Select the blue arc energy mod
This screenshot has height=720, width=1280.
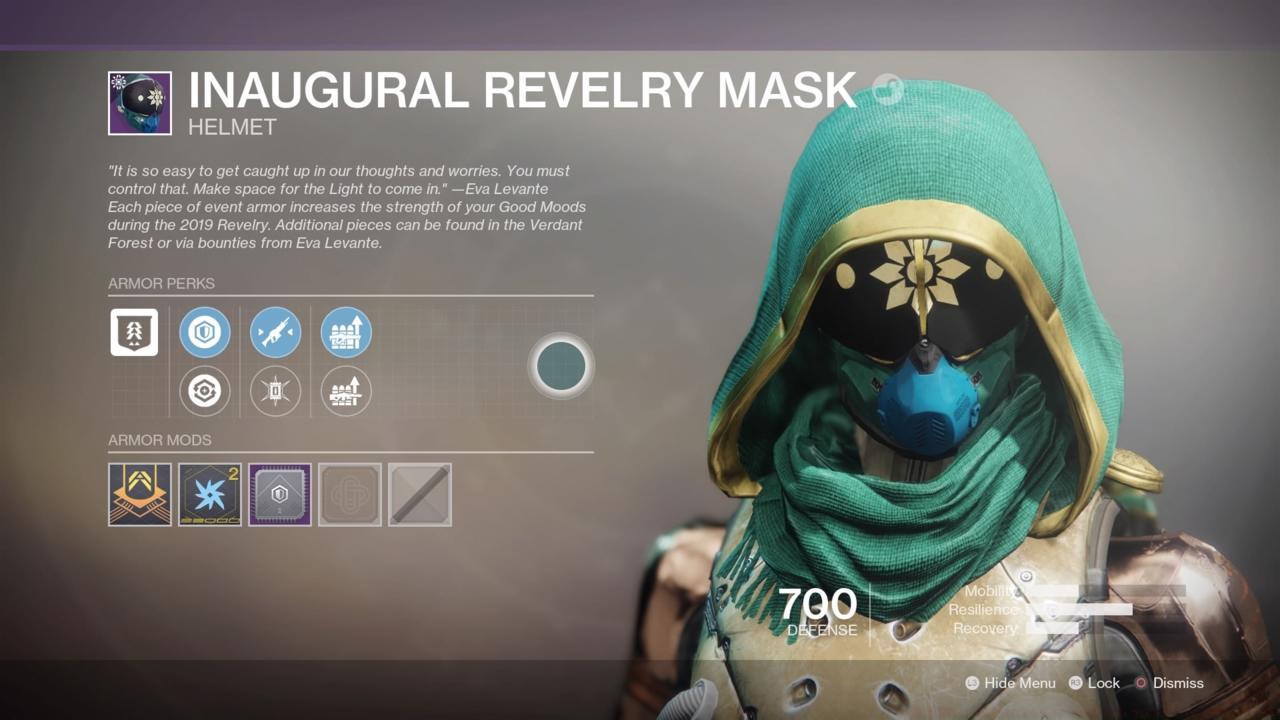click(x=209, y=494)
